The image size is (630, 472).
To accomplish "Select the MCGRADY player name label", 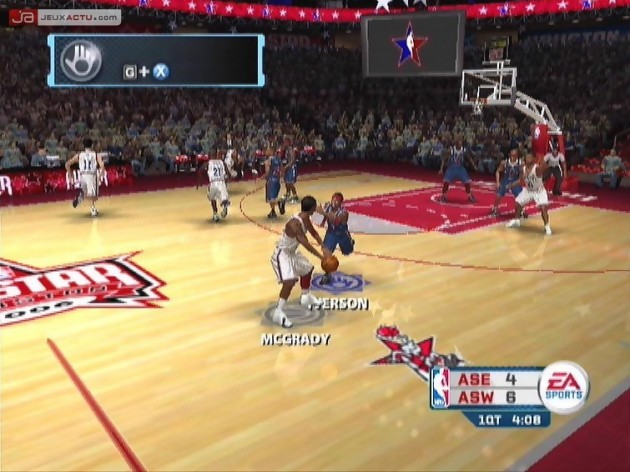I will click(295, 339).
